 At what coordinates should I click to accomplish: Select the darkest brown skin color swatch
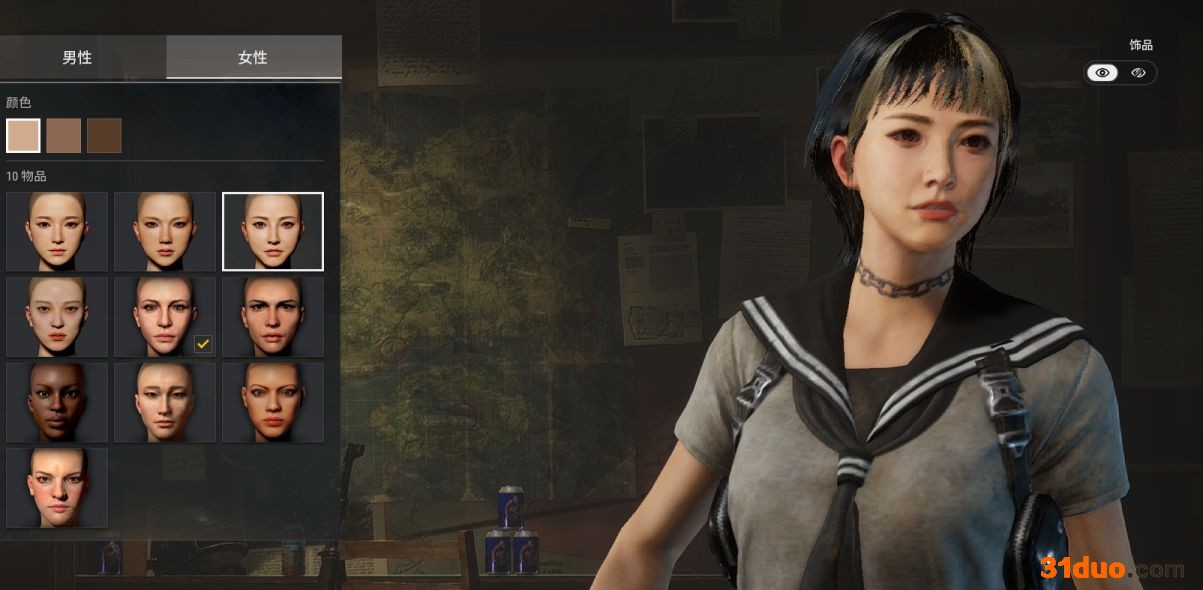(x=104, y=135)
